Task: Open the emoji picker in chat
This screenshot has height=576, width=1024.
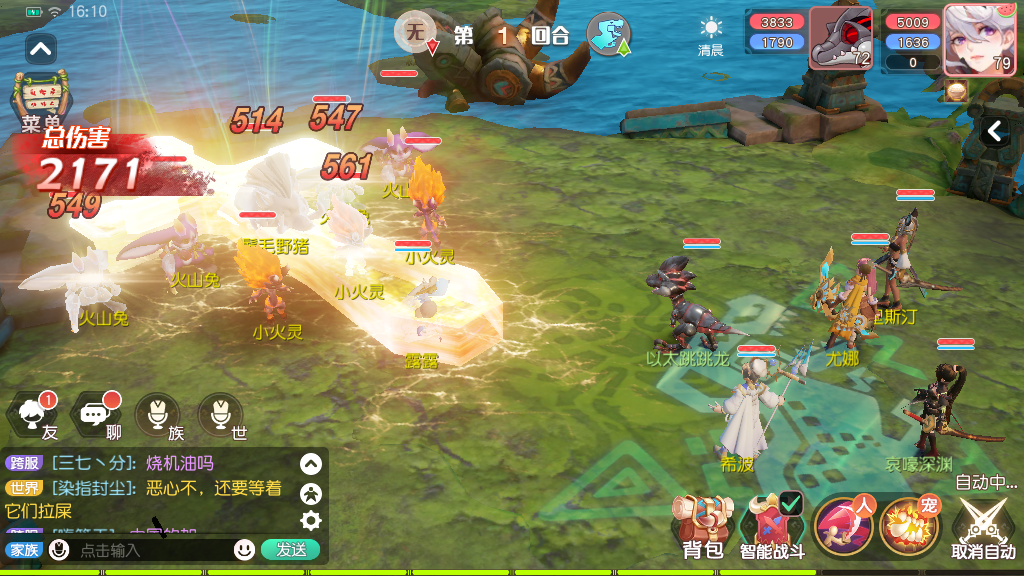Action: [x=244, y=549]
